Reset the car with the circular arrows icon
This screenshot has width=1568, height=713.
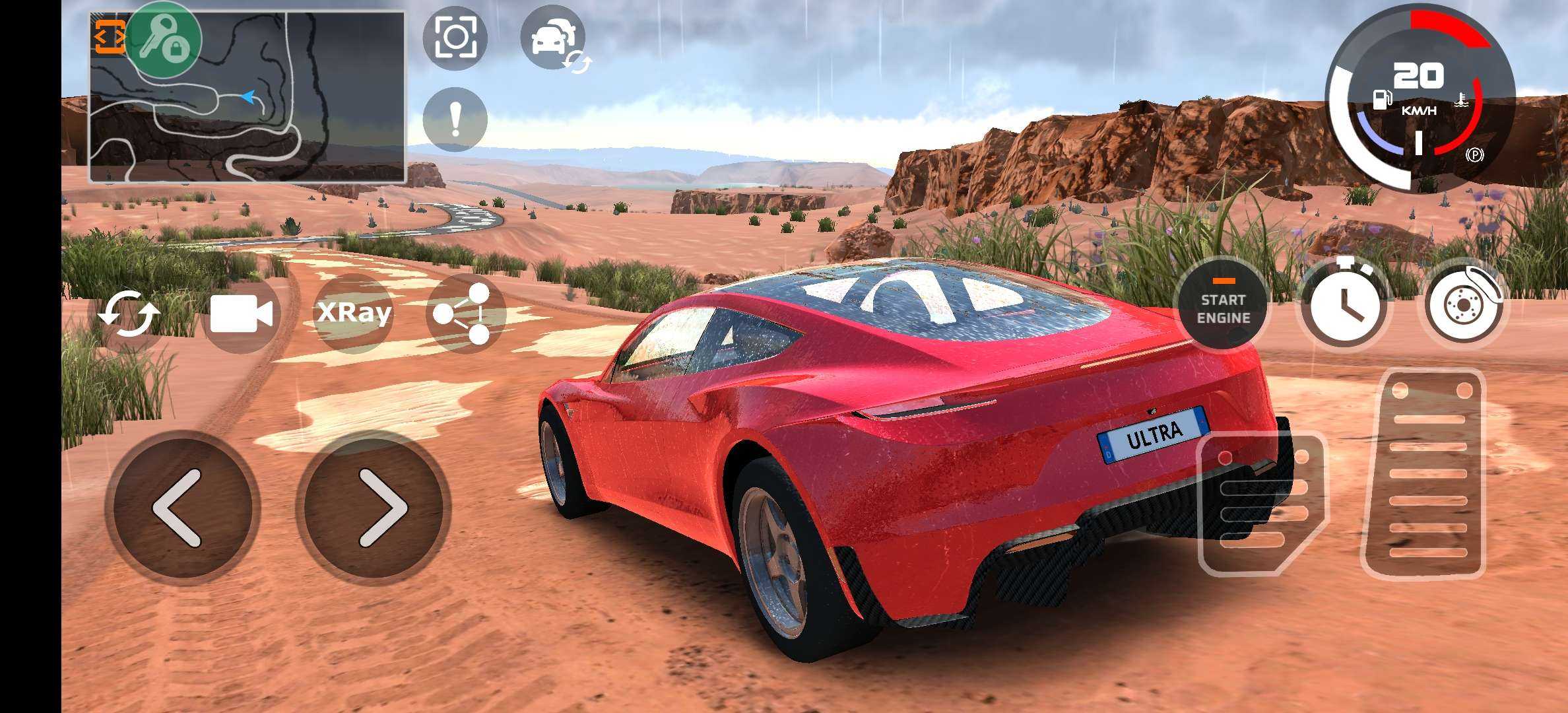click(x=129, y=315)
